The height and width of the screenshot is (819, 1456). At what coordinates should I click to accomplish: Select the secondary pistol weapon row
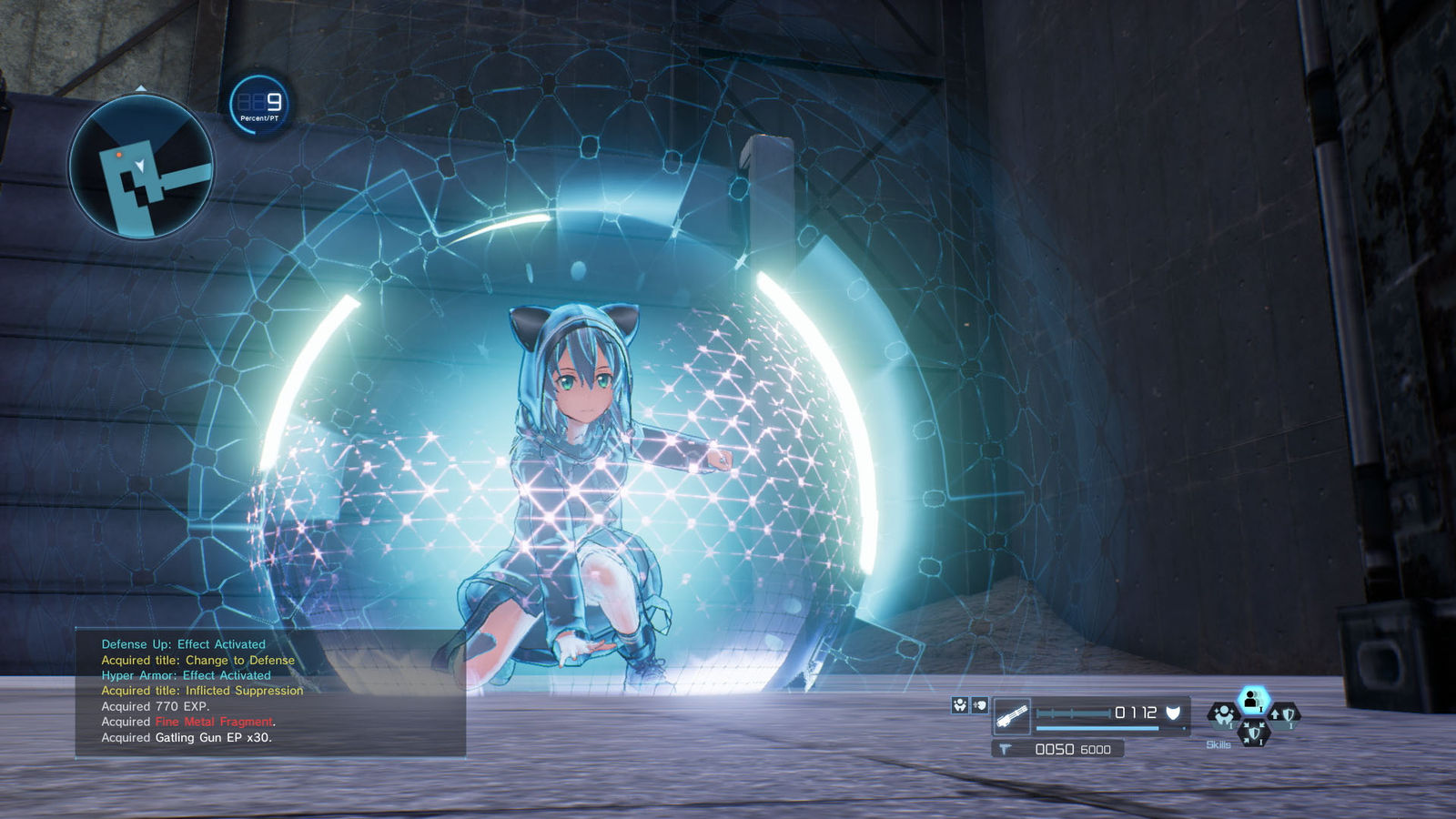click(1057, 749)
